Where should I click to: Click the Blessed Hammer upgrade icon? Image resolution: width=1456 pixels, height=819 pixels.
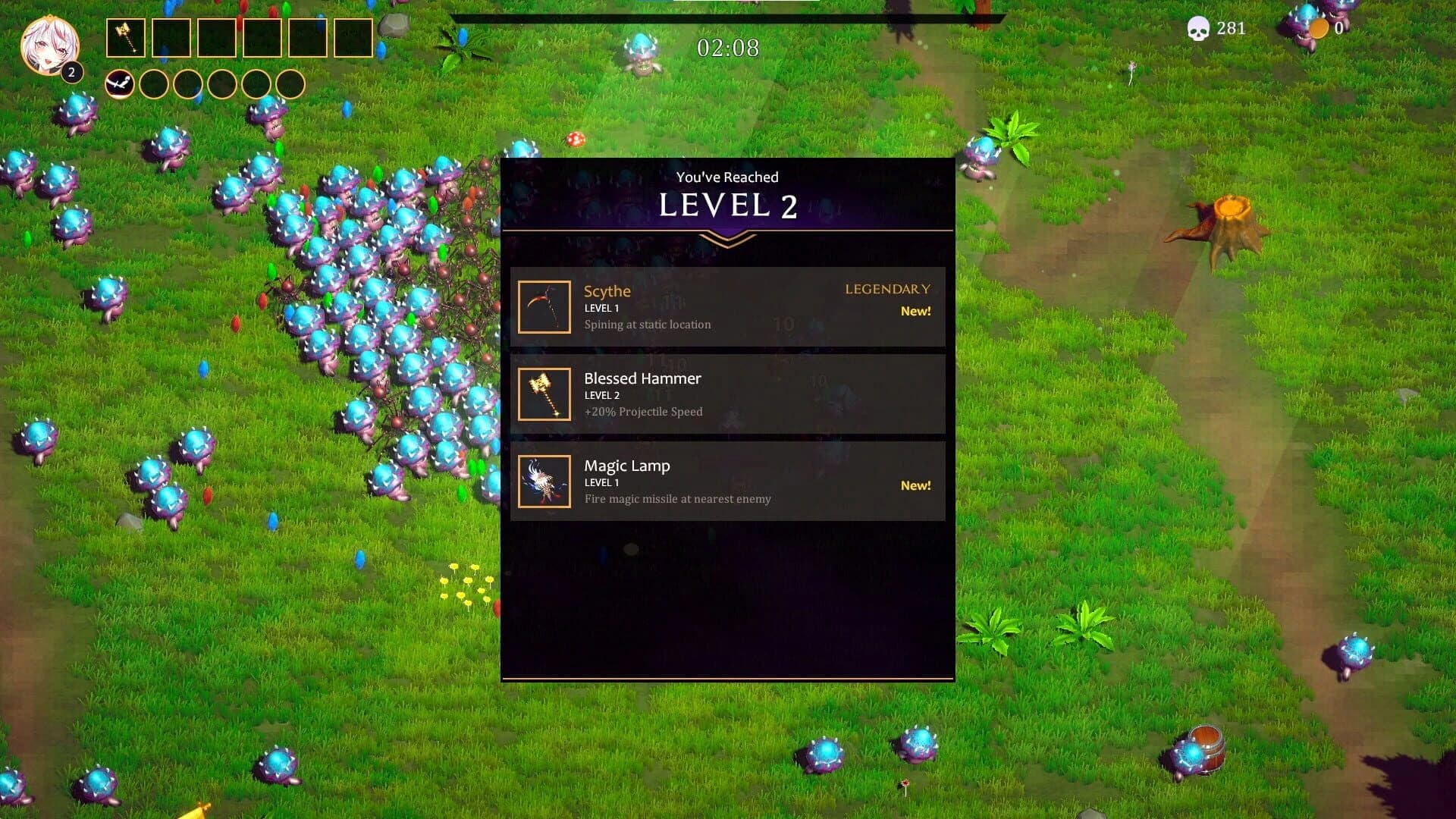click(543, 394)
